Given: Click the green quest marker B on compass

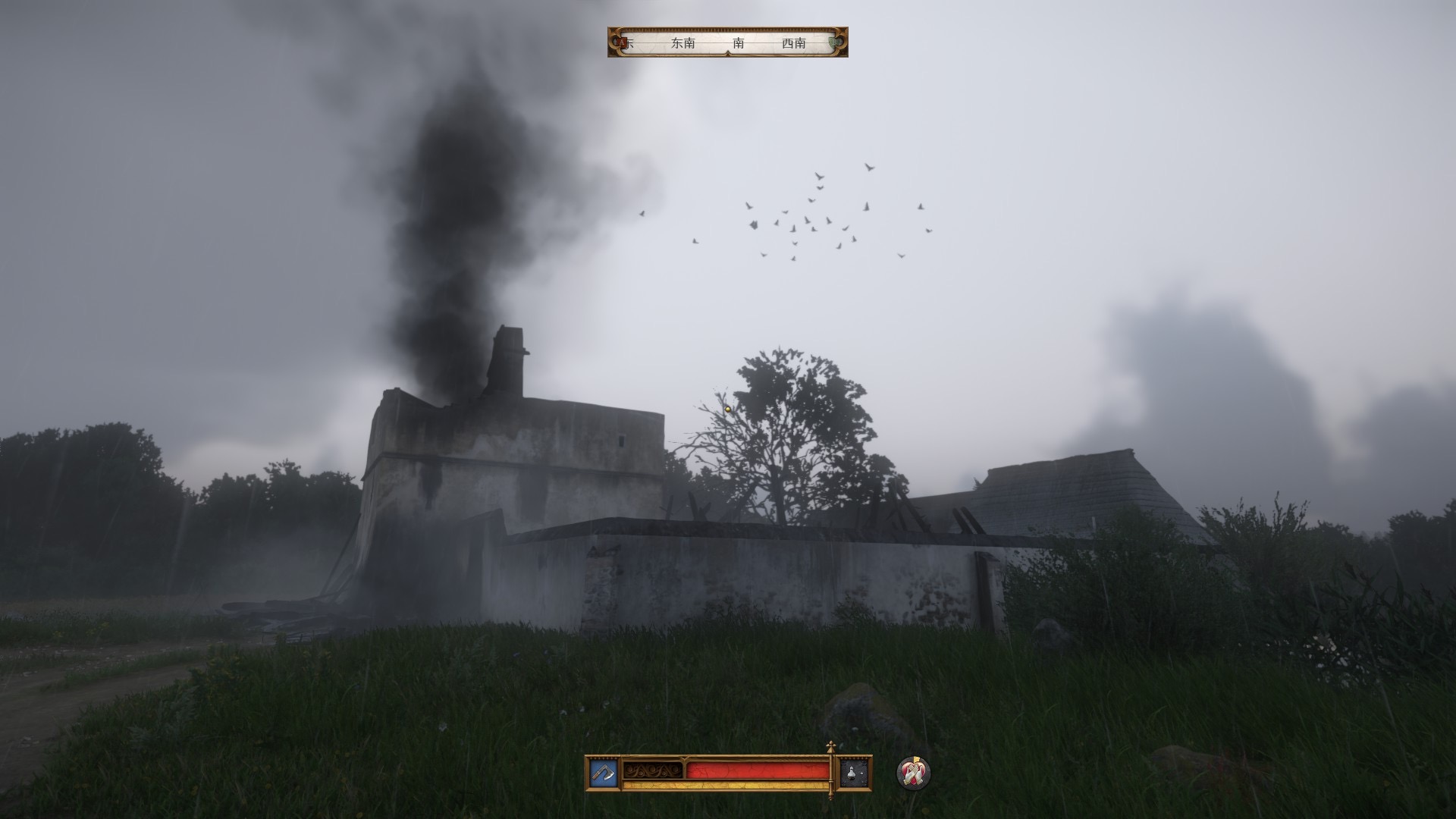Looking at the screenshot, I should [x=836, y=42].
